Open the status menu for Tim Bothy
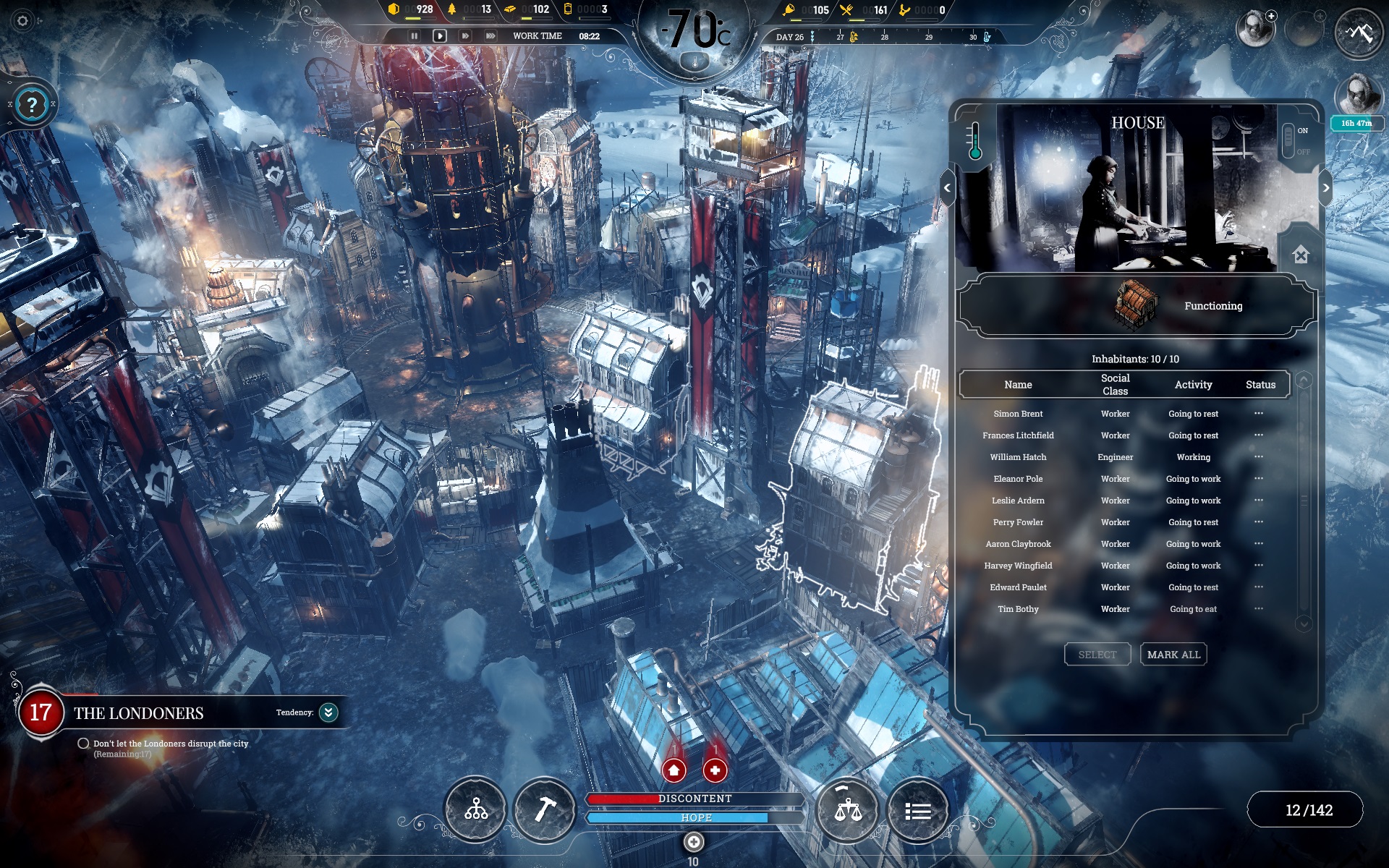The image size is (1389, 868). [x=1259, y=609]
